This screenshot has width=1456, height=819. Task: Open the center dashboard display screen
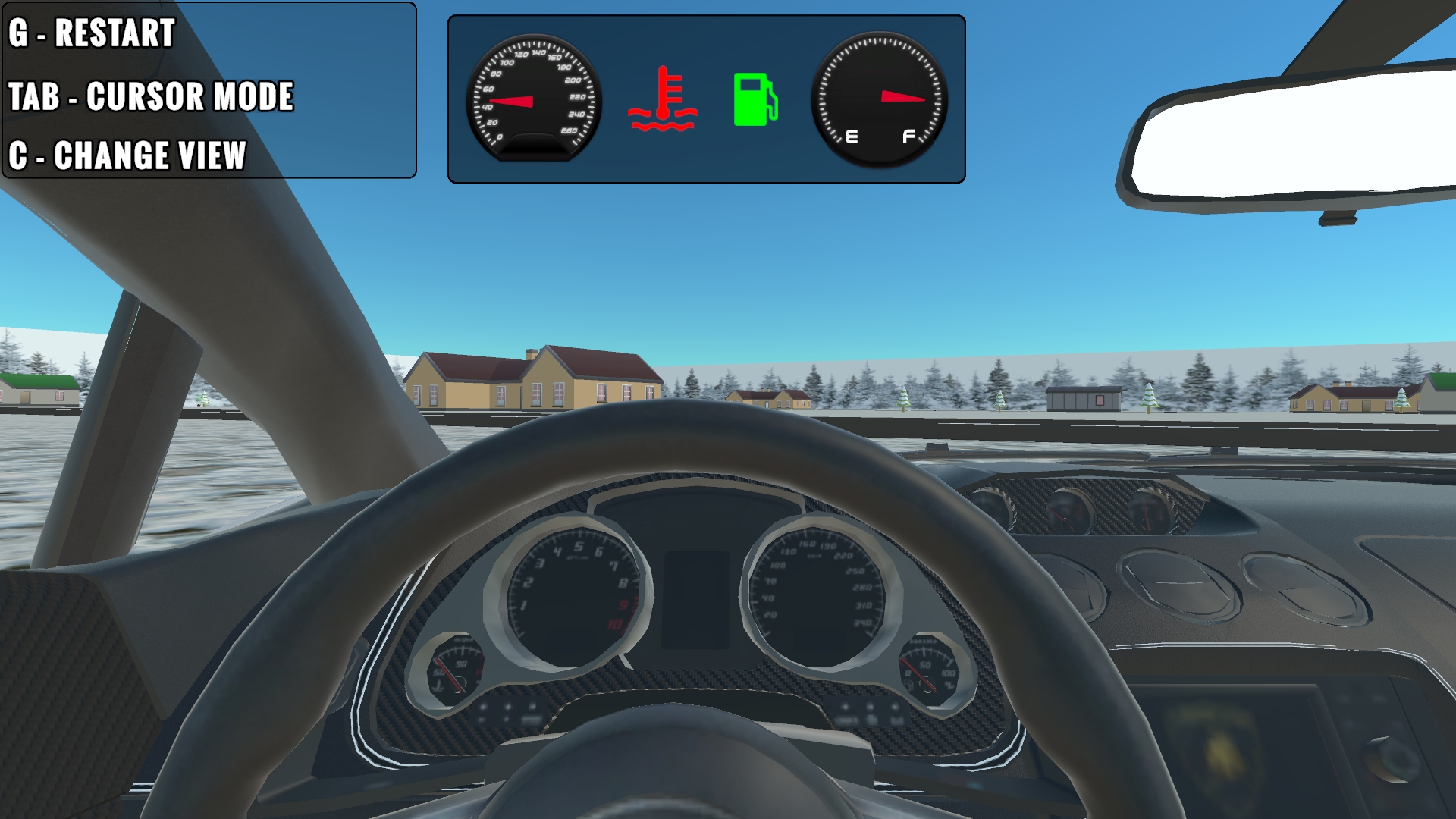click(x=696, y=599)
